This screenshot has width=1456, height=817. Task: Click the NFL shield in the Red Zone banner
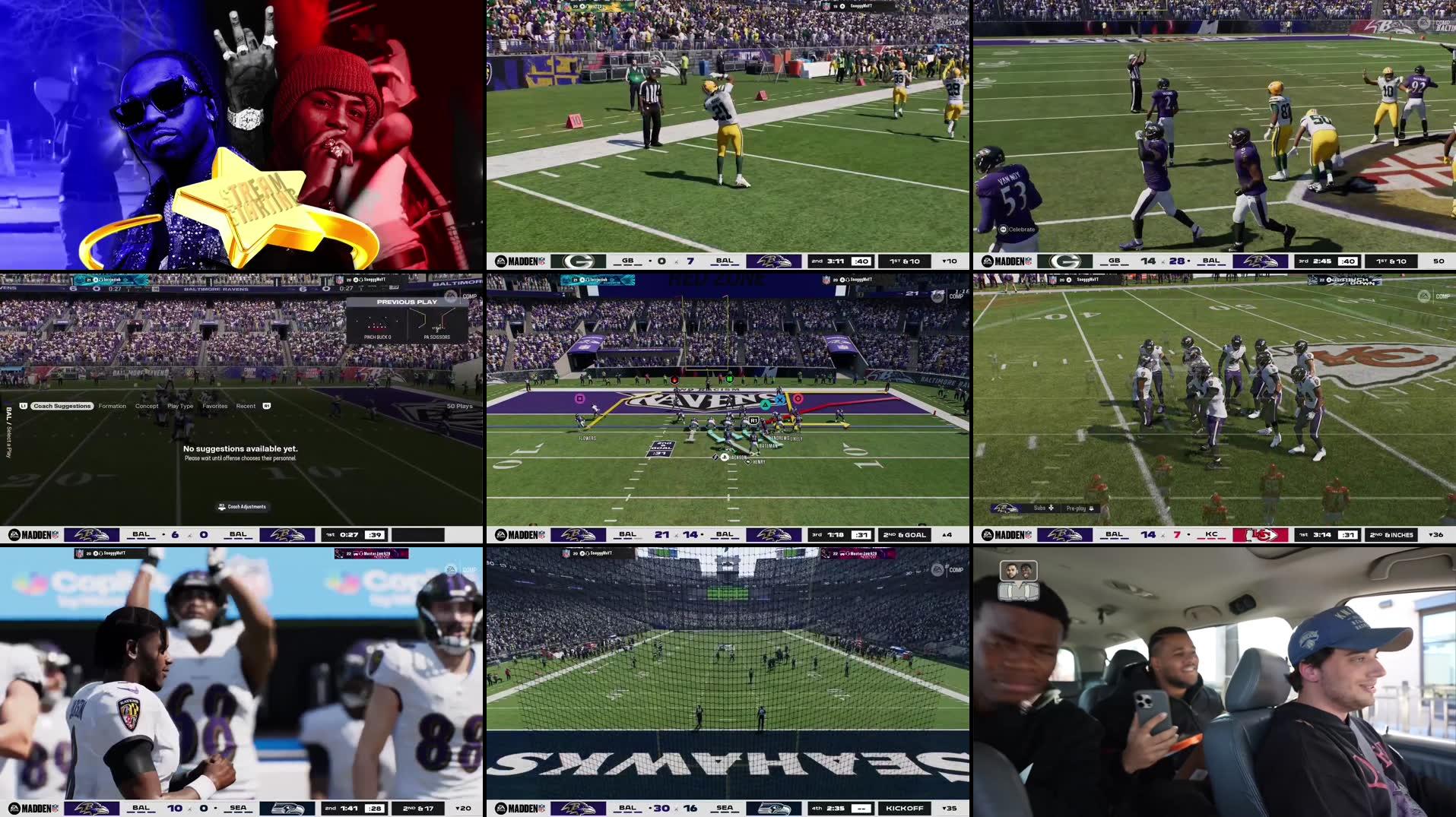coord(825,278)
